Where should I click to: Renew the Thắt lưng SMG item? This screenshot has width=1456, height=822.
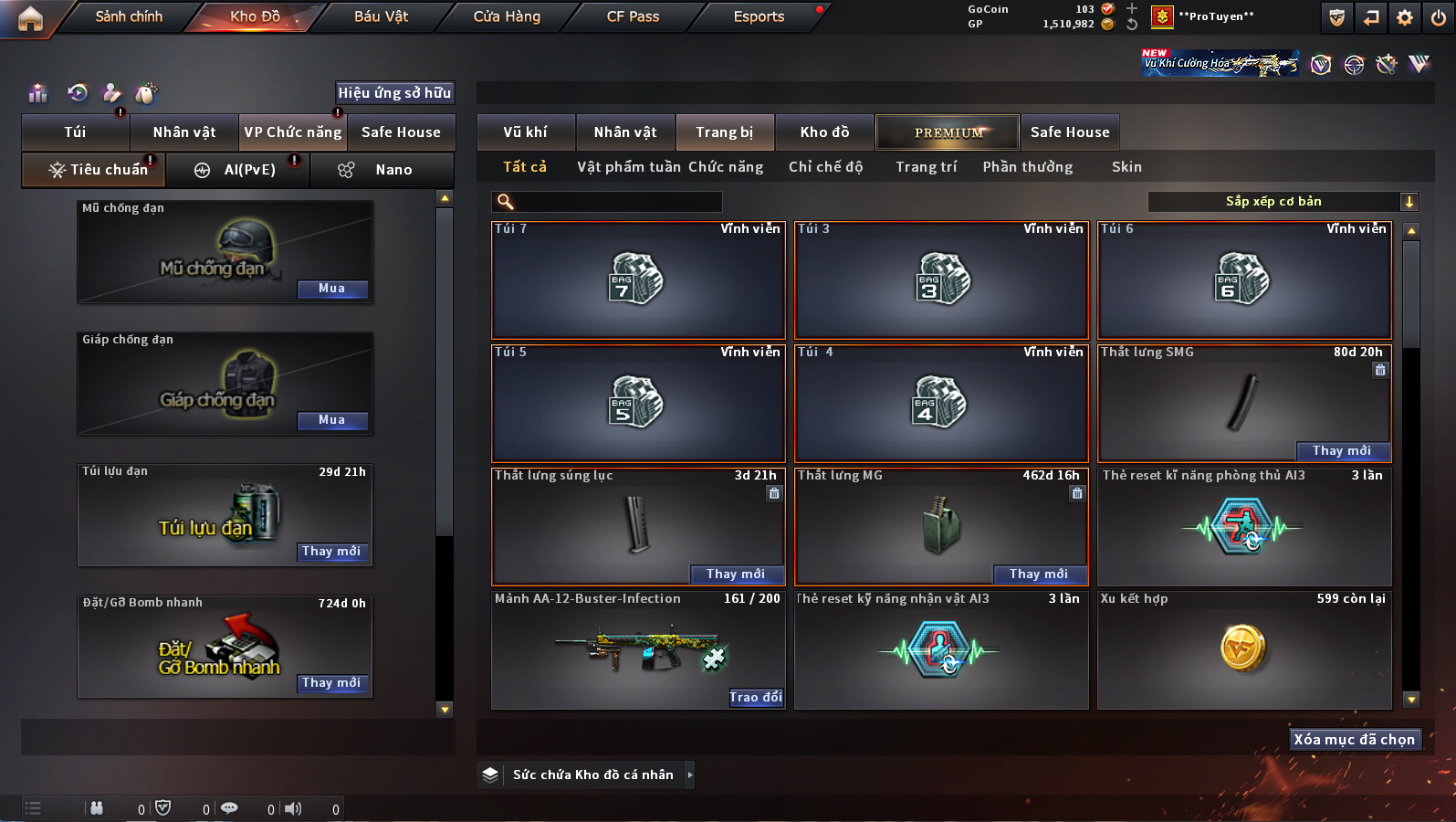pyautogui.click(x=1342, y=451)
